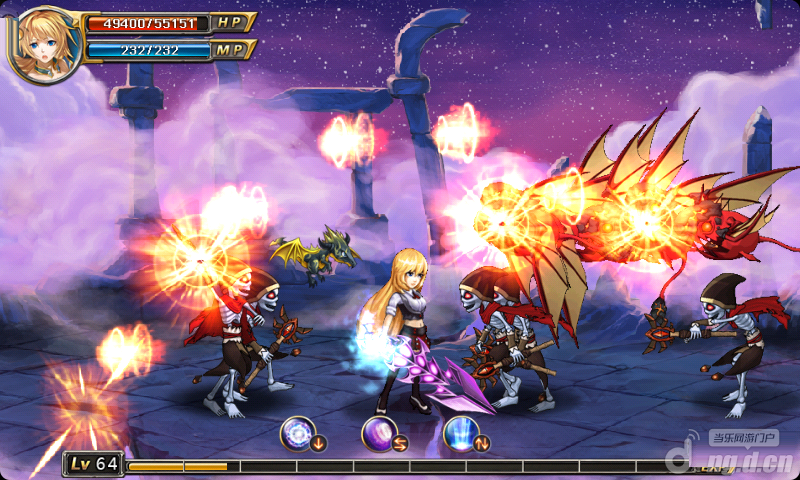The image size is (800, 480).
Task: Trigger the blue light pillar skill
Action: [460, 432]
